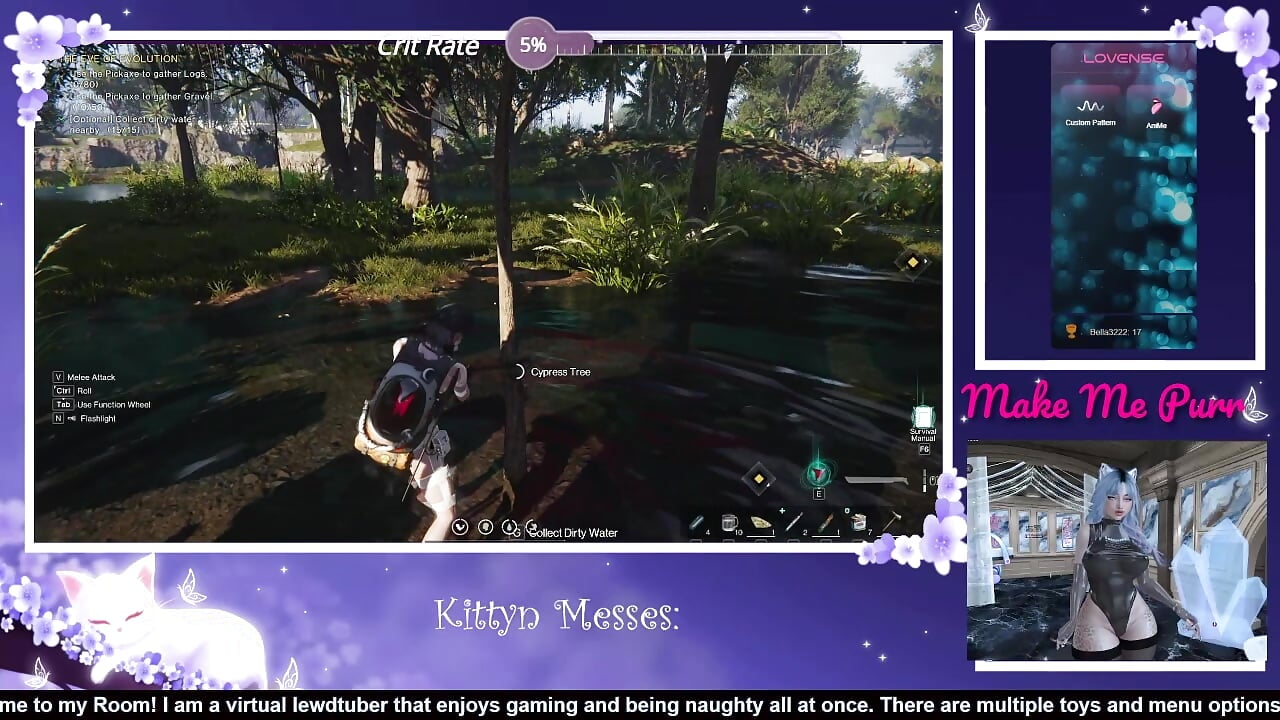Select the pickaxe at the hotbar's end

[x=893, y=521]
